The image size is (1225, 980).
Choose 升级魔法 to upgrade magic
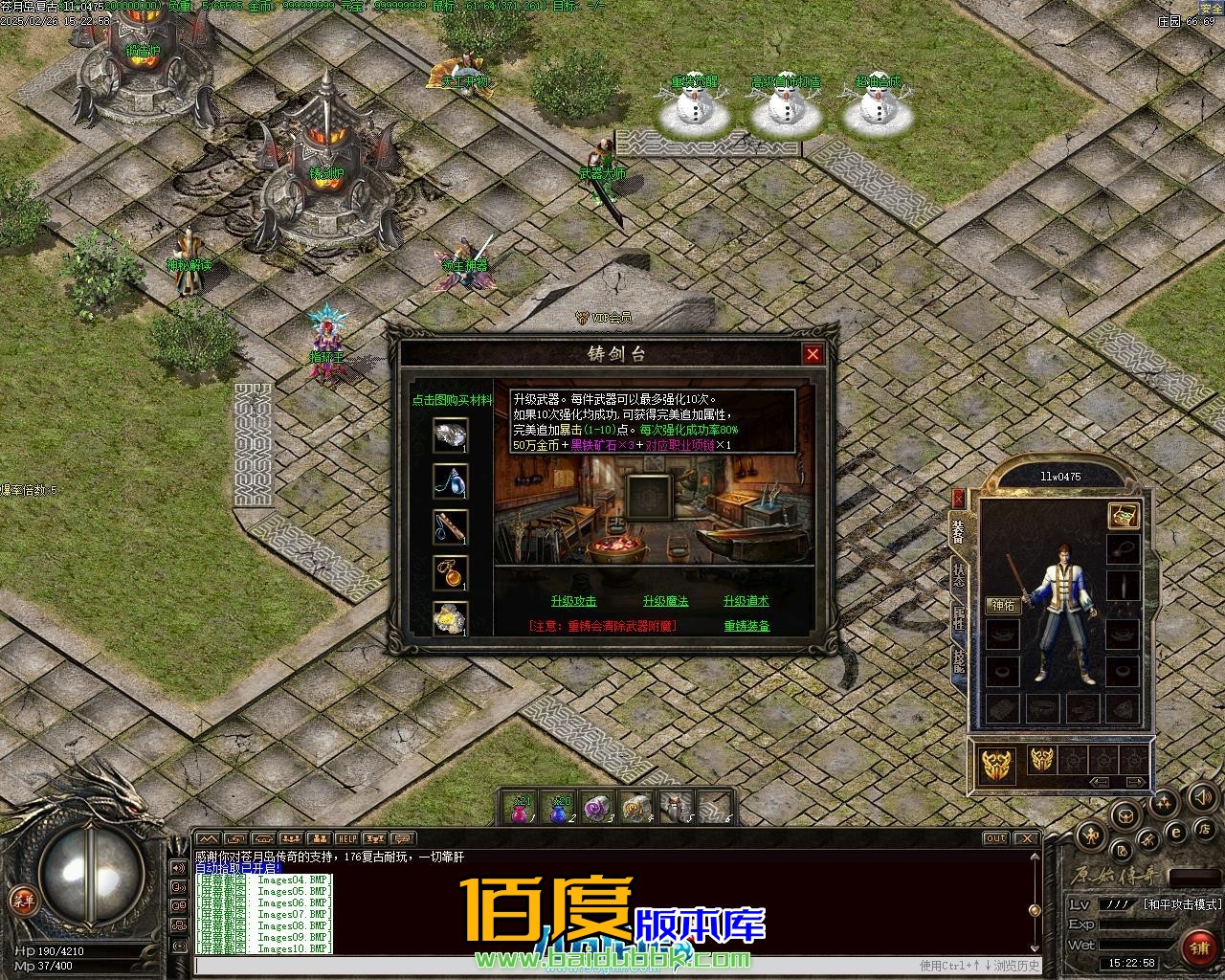(665, 601)
